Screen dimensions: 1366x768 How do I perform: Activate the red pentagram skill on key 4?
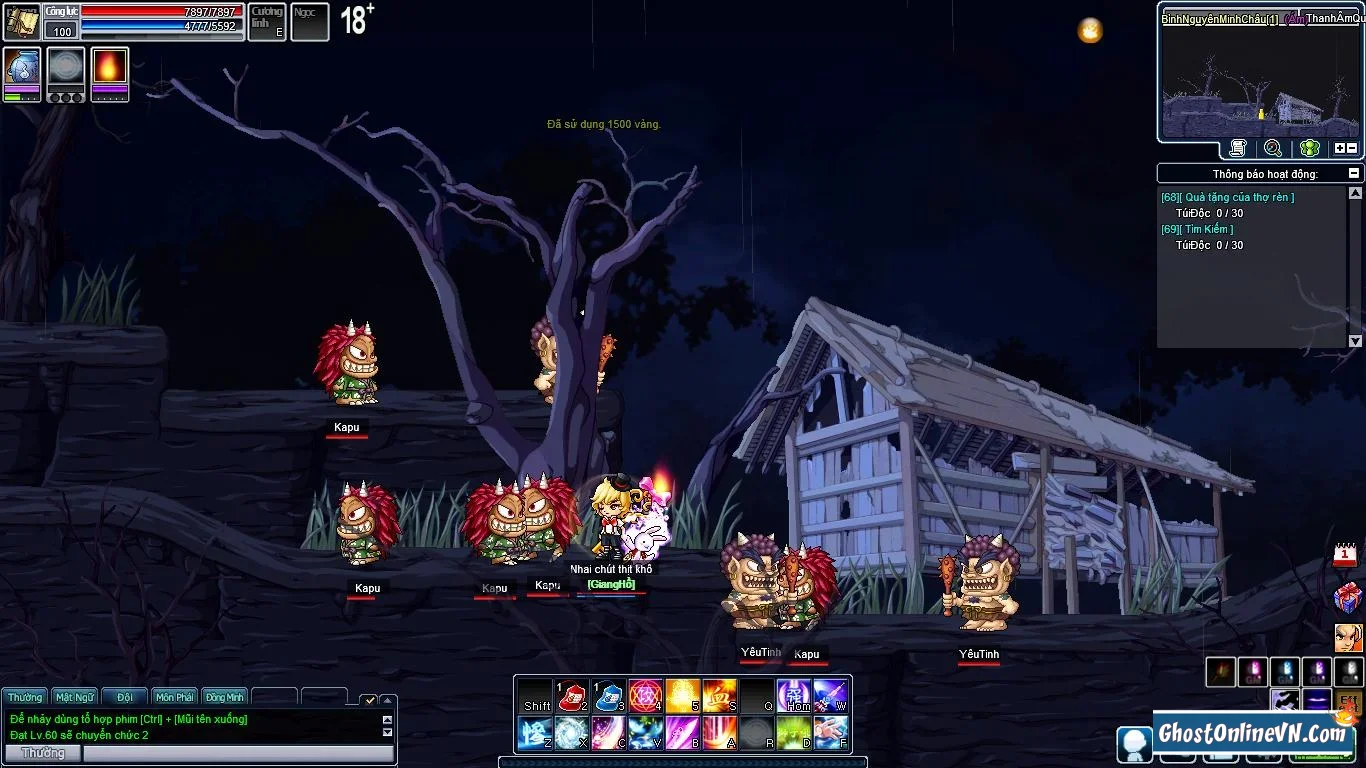(646, 695)
